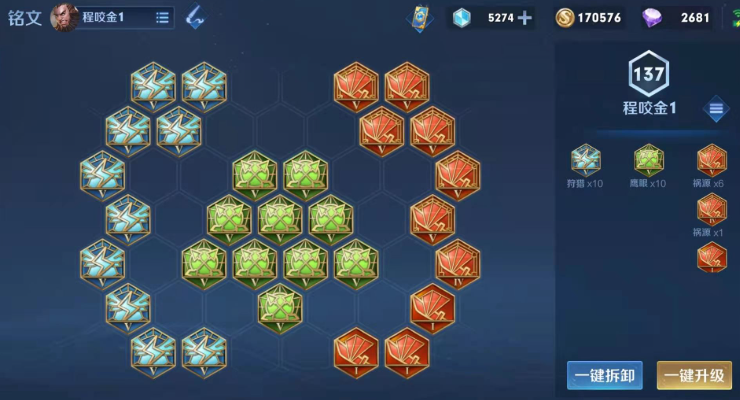740x400 pixels.
Task: Tap the gold coin currency icon
Action: pyautogui.click(x=565, y=17)
